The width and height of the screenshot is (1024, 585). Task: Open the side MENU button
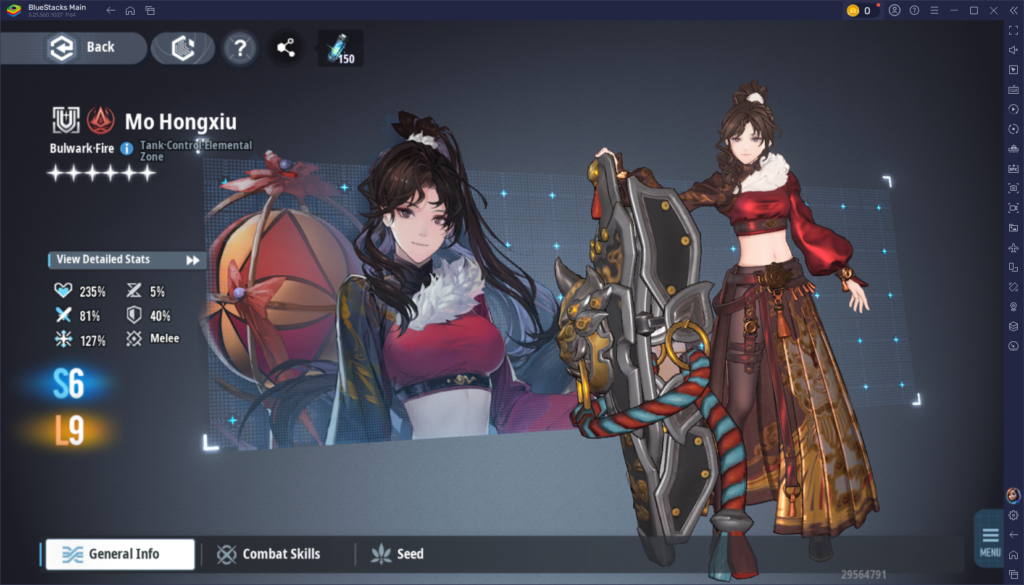989,539
